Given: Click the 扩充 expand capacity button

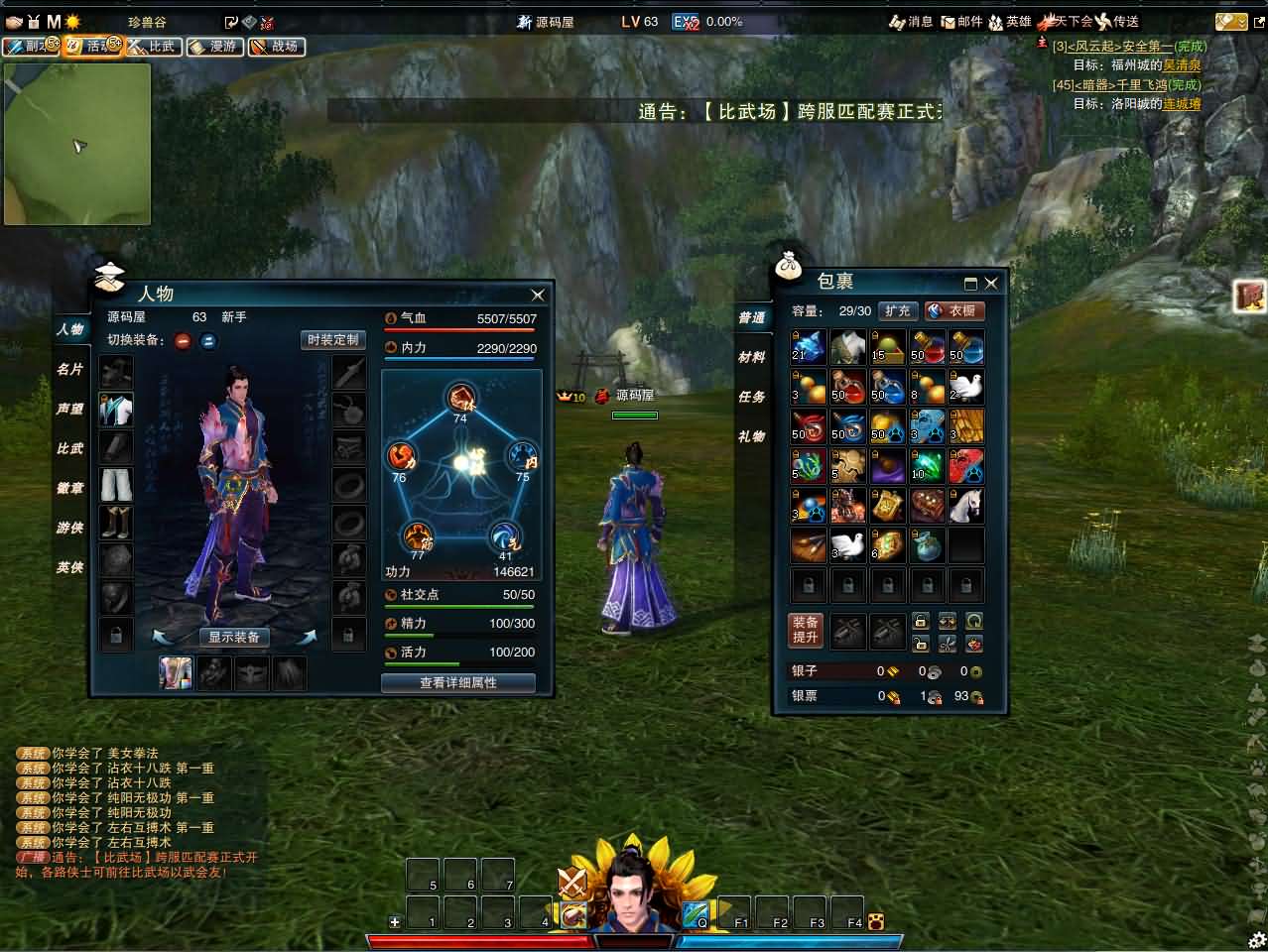Looking at the screenshot, I should pos(898,310).
